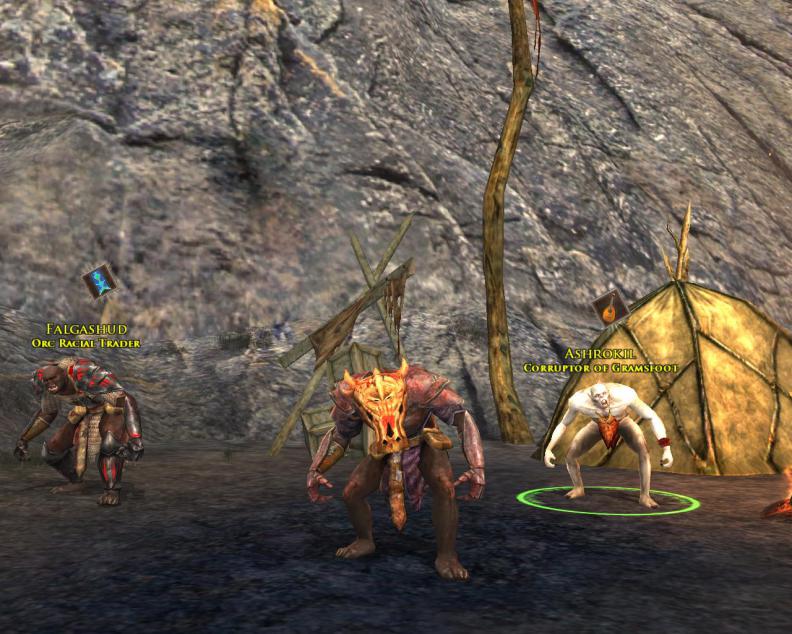Select the Falgashud Orc Racial Trader nameplate
The height and width of the screenshot is (634, 792).
pyautogui.click(x=84, y=335)
